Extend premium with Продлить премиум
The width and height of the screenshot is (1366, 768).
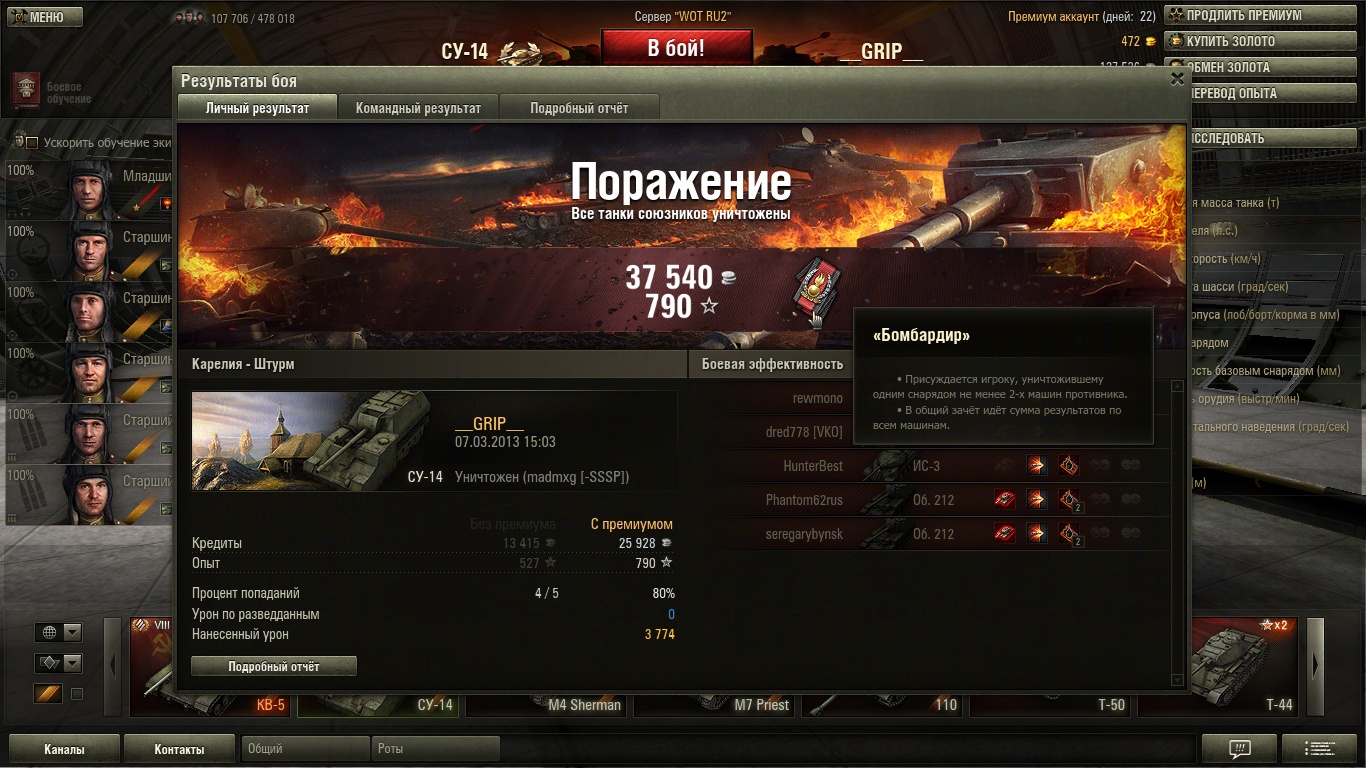[1243, 15]
